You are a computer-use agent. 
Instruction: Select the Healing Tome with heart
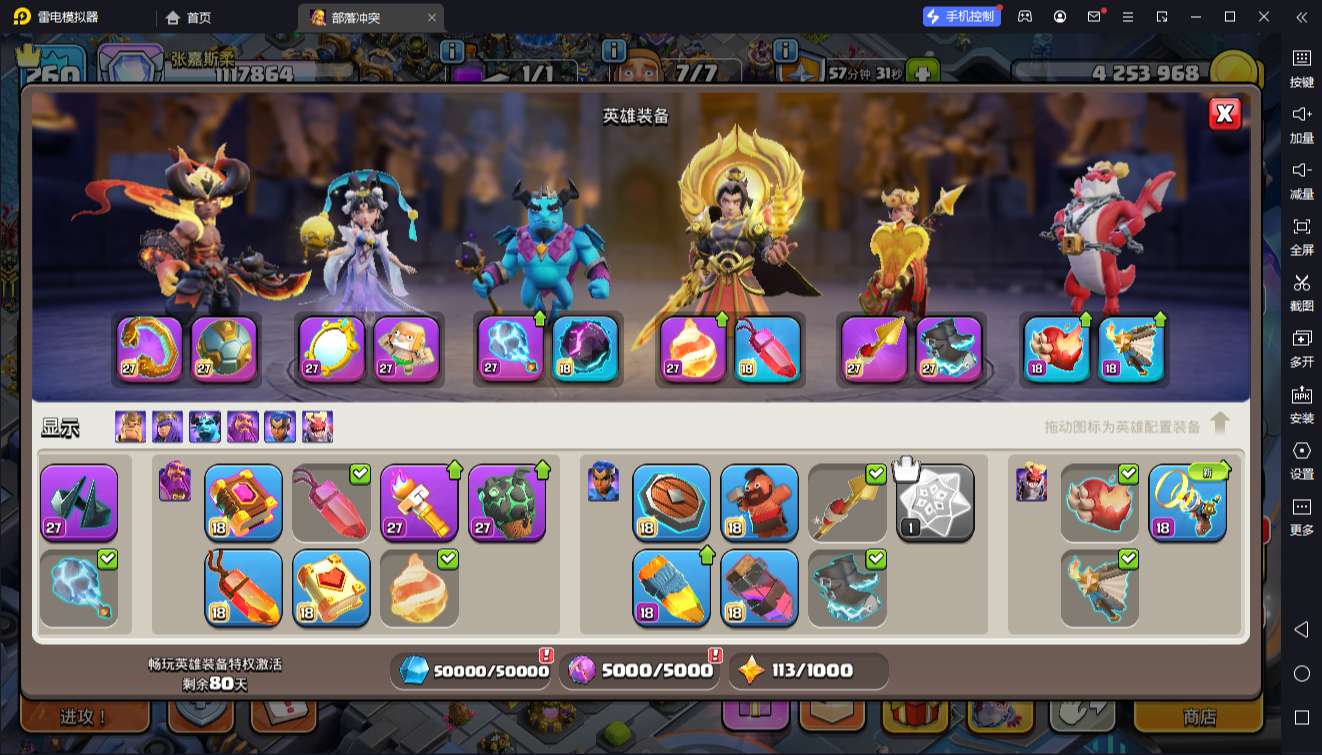pos(331,588)
